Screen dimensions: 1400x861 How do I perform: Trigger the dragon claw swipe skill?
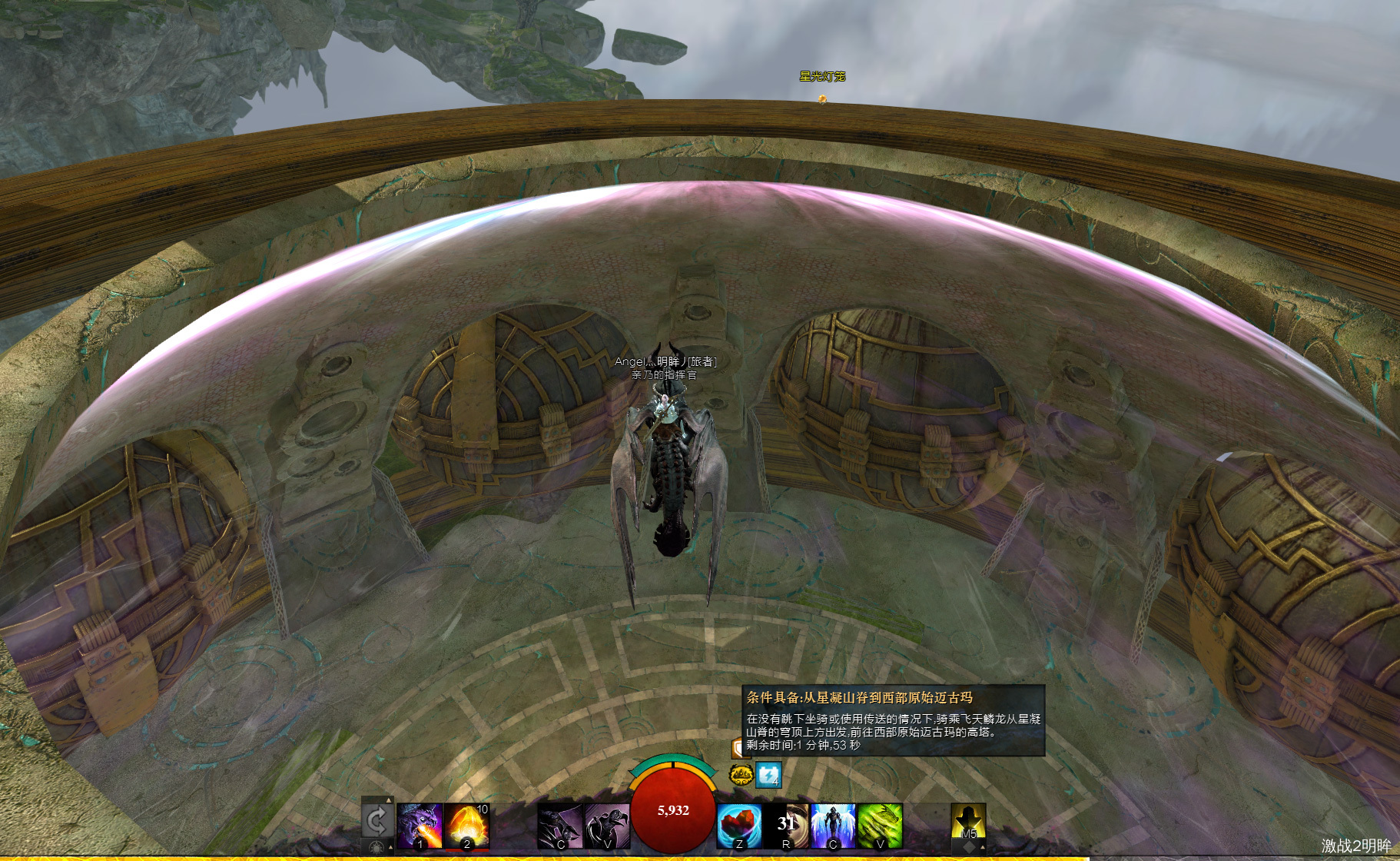coord(559,826)
